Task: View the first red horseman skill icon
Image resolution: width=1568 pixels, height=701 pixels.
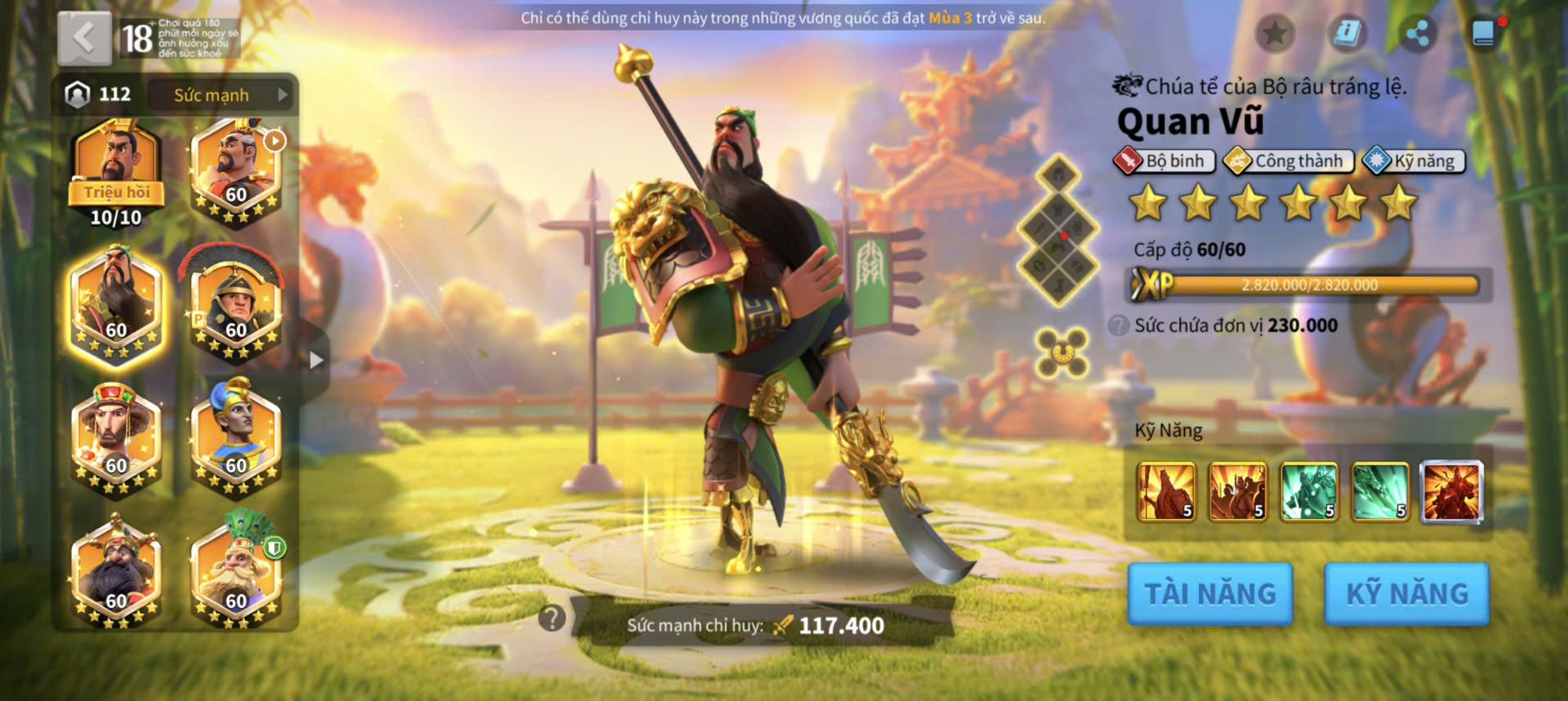Action: 1166,492
